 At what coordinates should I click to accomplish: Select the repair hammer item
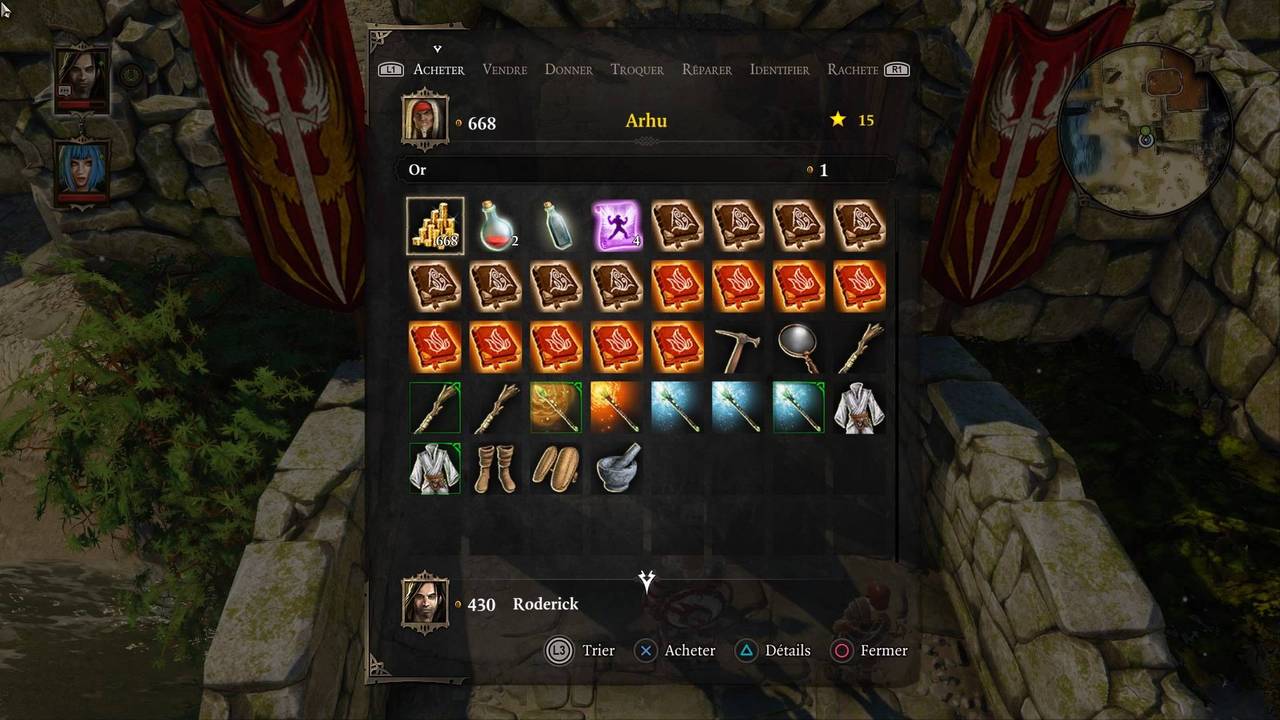[x=739, y=347]
